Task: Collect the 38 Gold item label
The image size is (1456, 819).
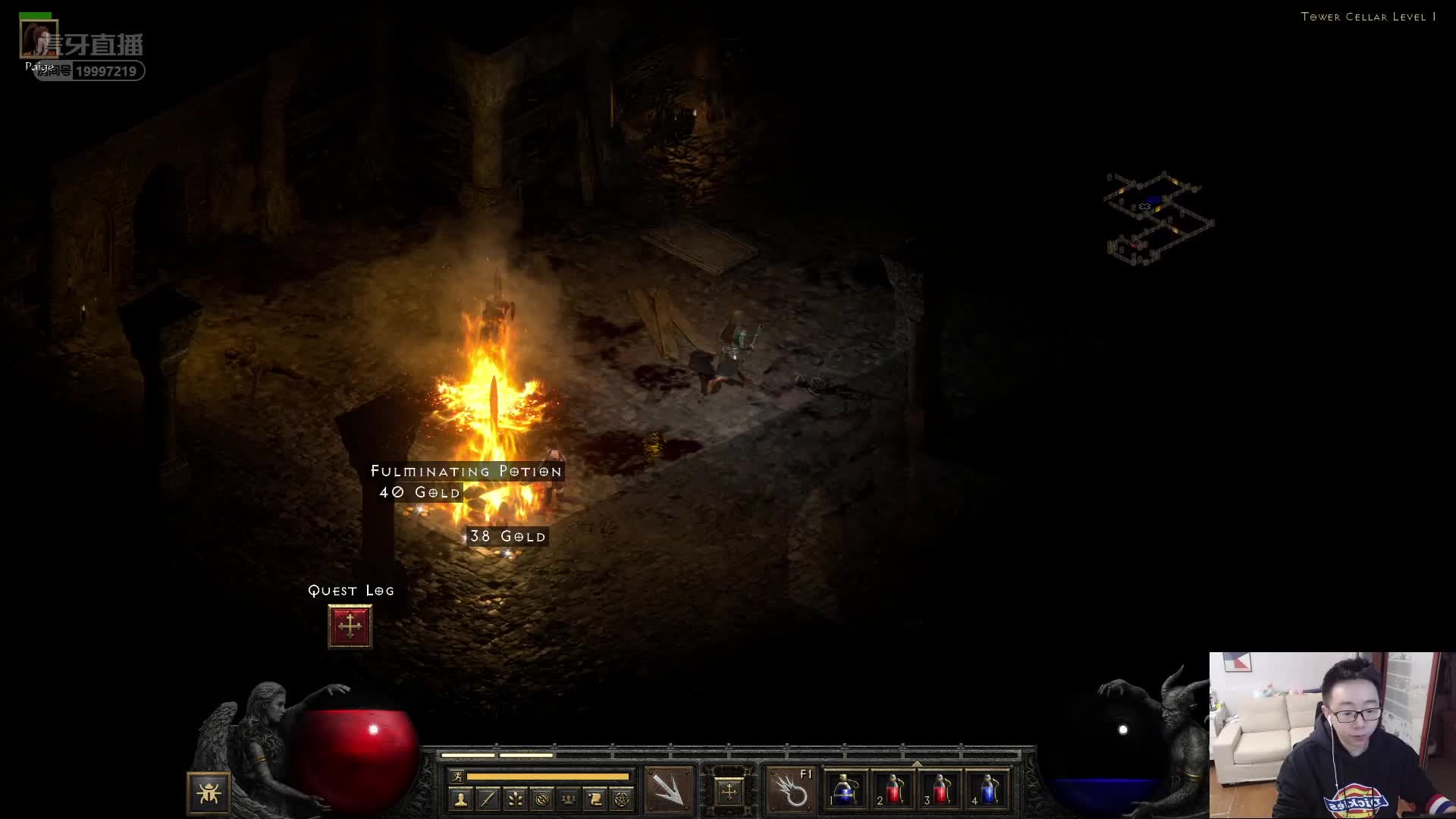Action: (507, 536)
